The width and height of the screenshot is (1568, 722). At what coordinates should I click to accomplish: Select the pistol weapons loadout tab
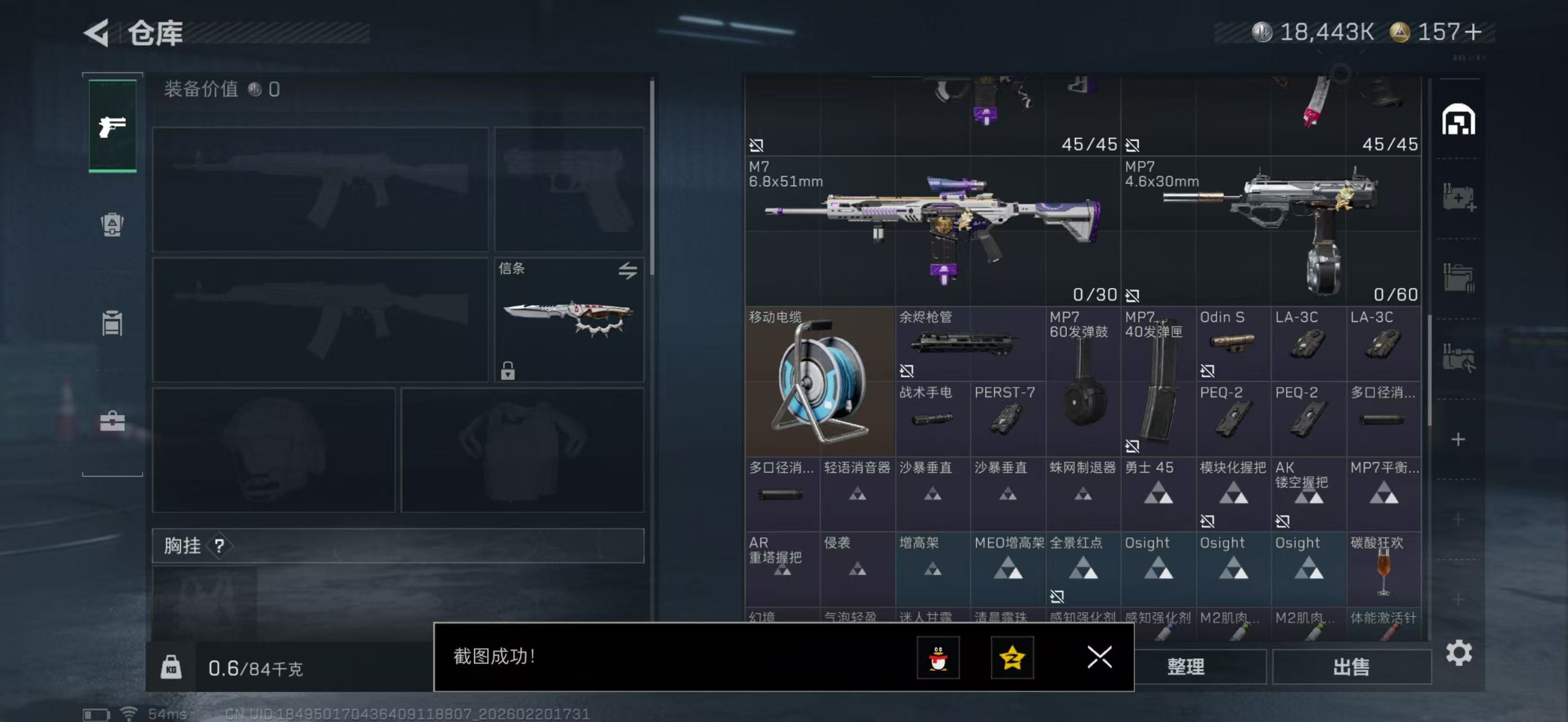[x=113, y=126]
